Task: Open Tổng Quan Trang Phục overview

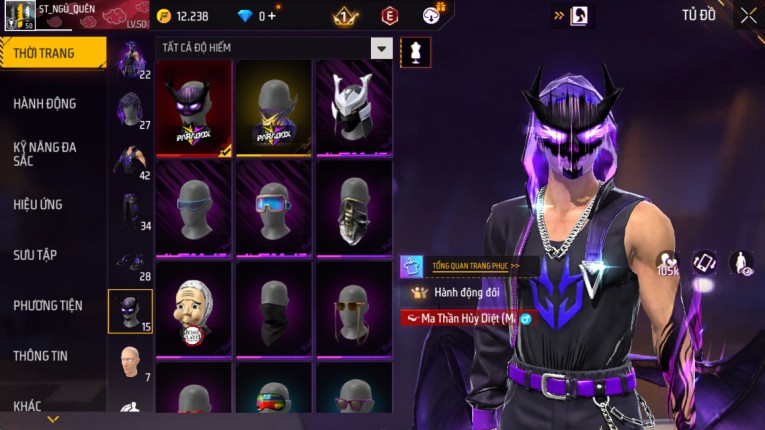Action: coord(470,267)
